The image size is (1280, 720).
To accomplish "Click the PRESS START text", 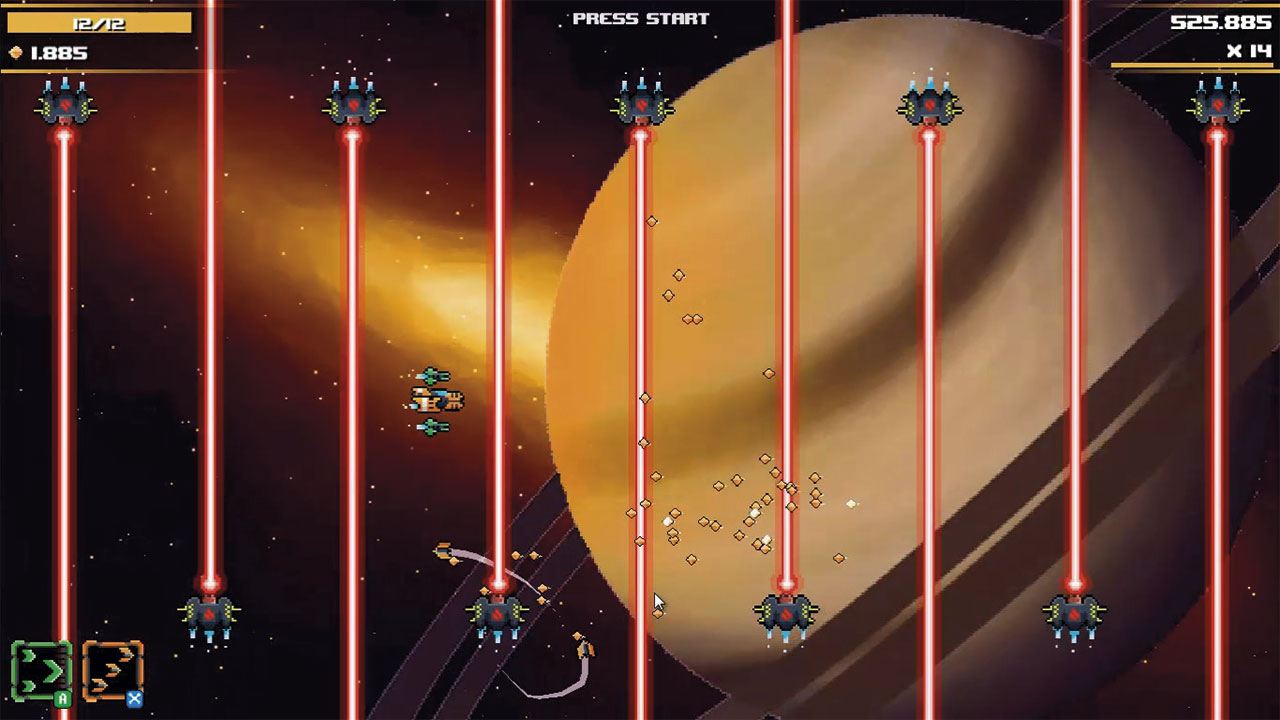I will [x=639, y=16].
